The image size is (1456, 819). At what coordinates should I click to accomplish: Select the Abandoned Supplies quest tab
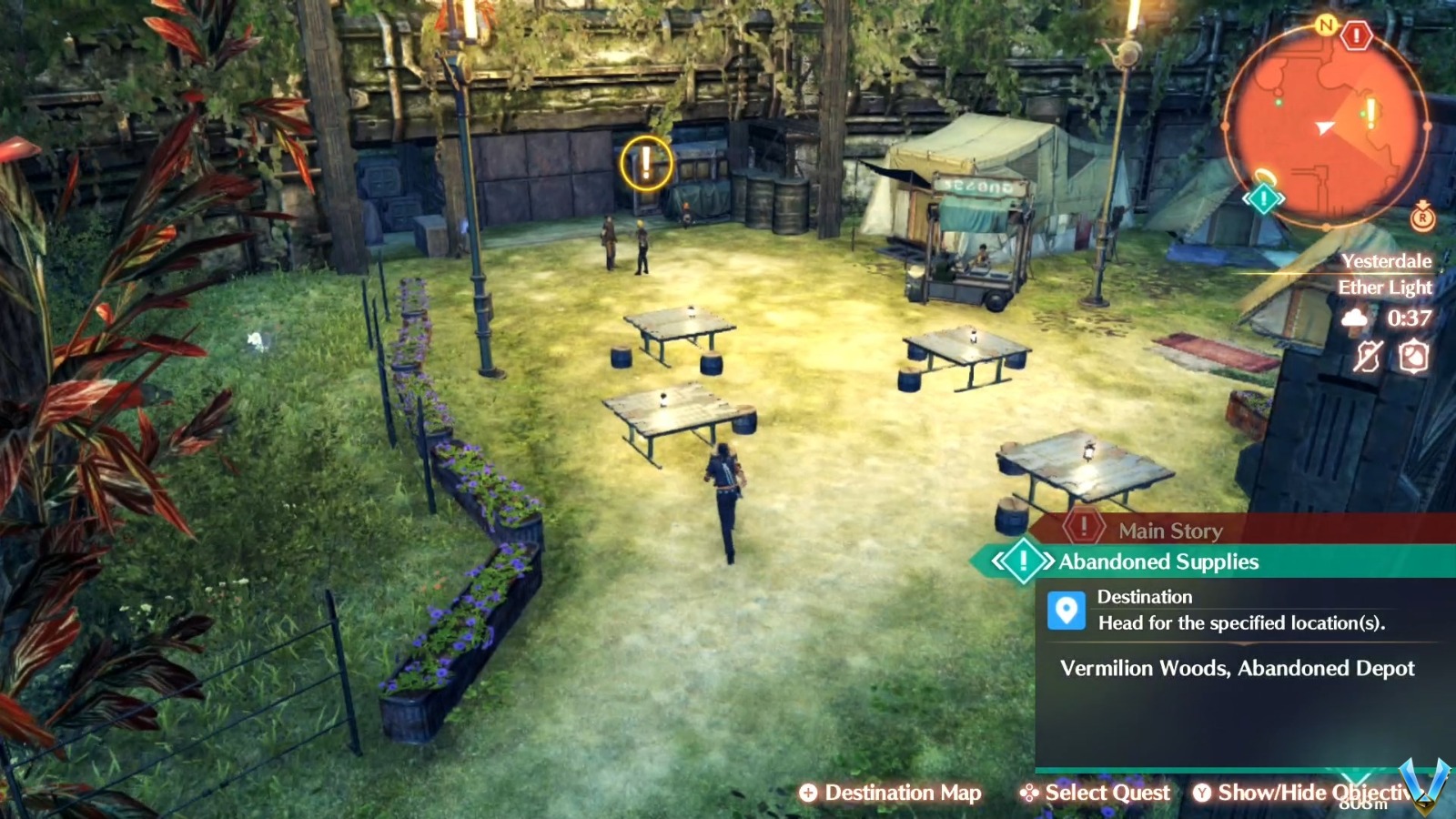point(1156,561)
